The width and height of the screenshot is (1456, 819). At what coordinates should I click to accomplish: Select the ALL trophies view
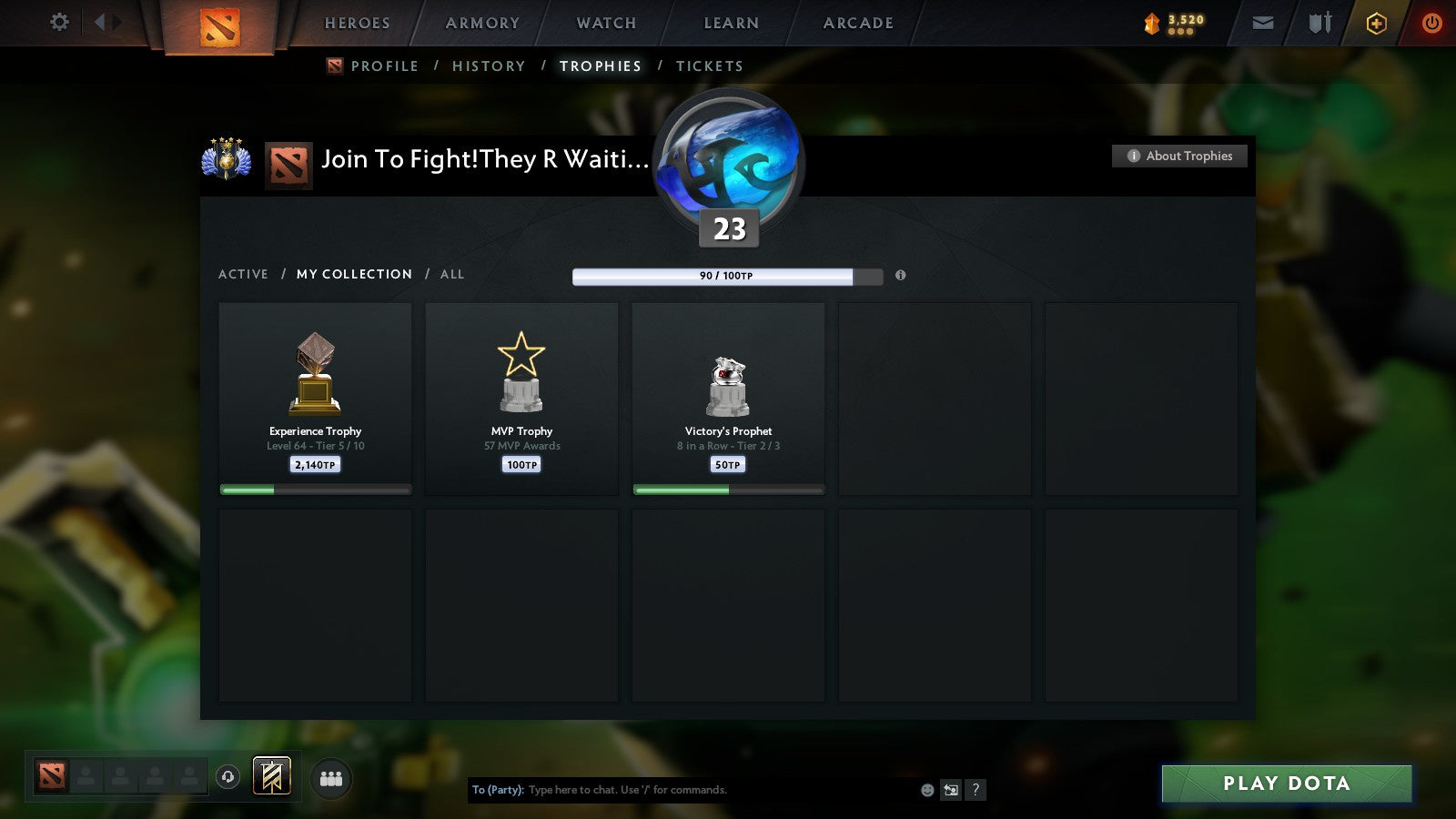click(x=452, y=274)
